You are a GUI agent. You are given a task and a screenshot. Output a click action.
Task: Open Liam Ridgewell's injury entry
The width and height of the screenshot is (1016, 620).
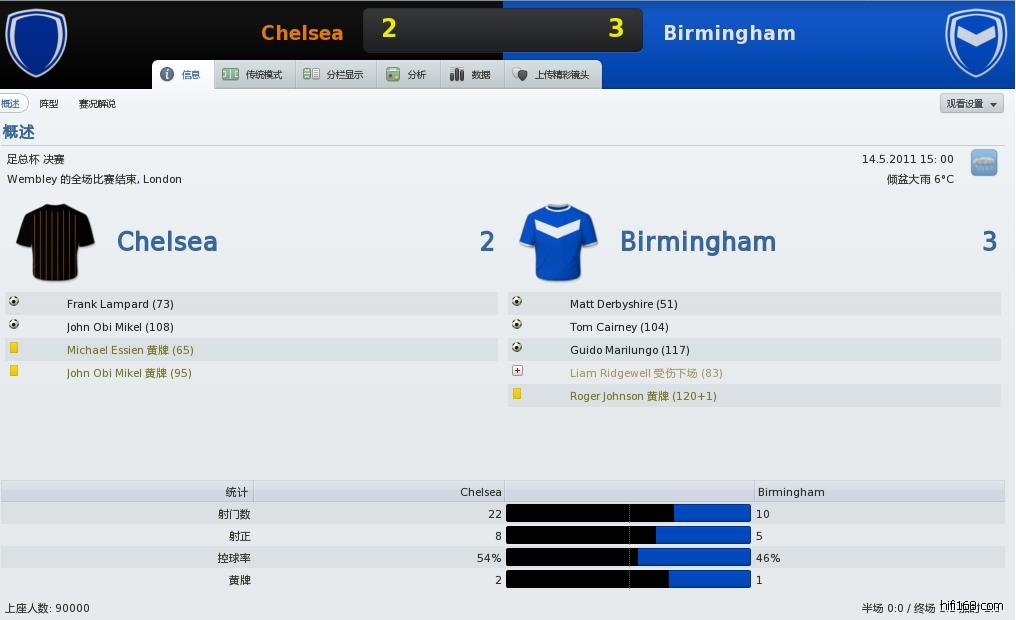point(646,373)
